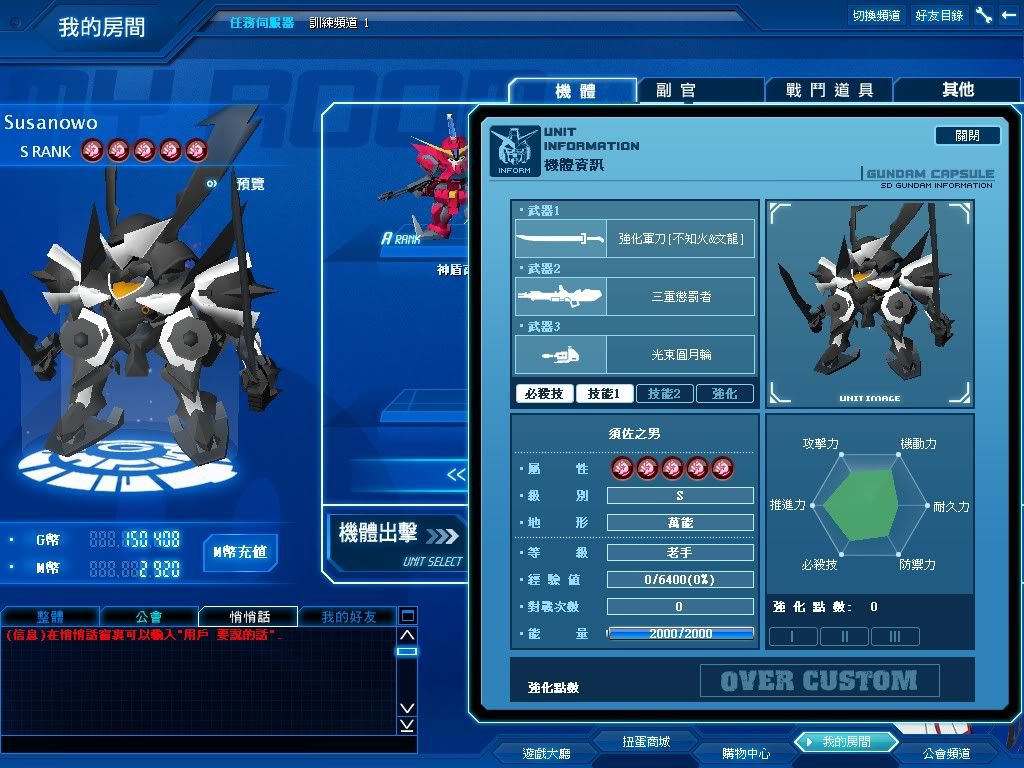1024x768 pixels.
Task: Open the 戰鬥道具 tab
Action: (829, 90)
